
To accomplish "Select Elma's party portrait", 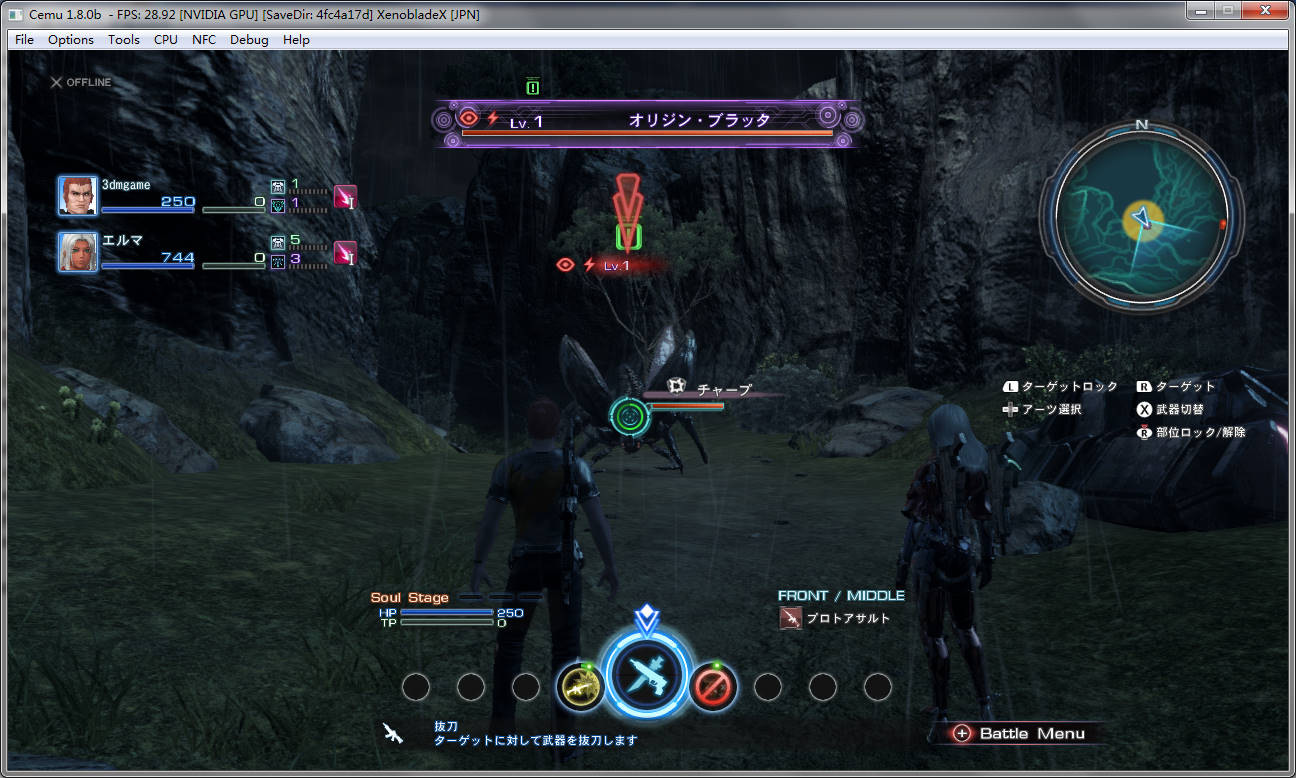I will tap(77, 252).
